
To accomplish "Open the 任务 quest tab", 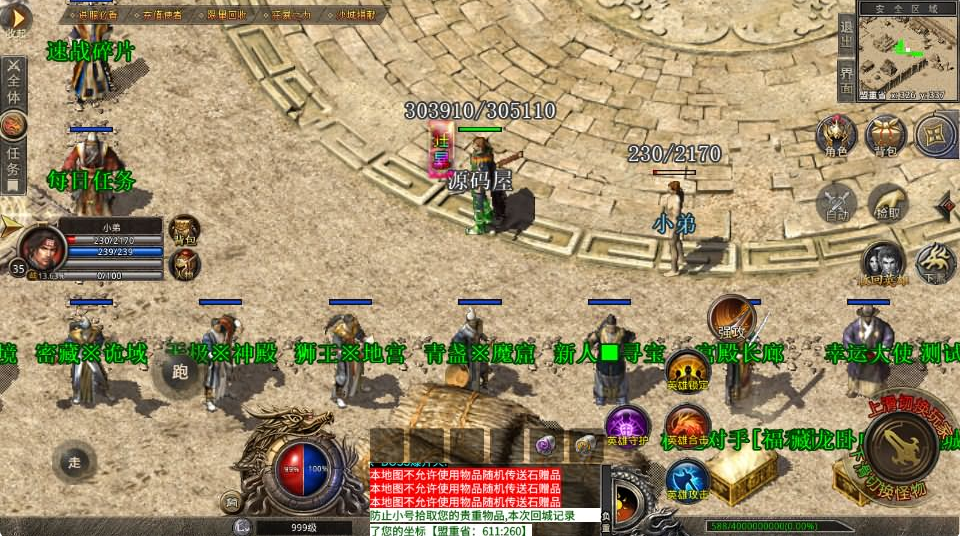I will click(13, 155).
